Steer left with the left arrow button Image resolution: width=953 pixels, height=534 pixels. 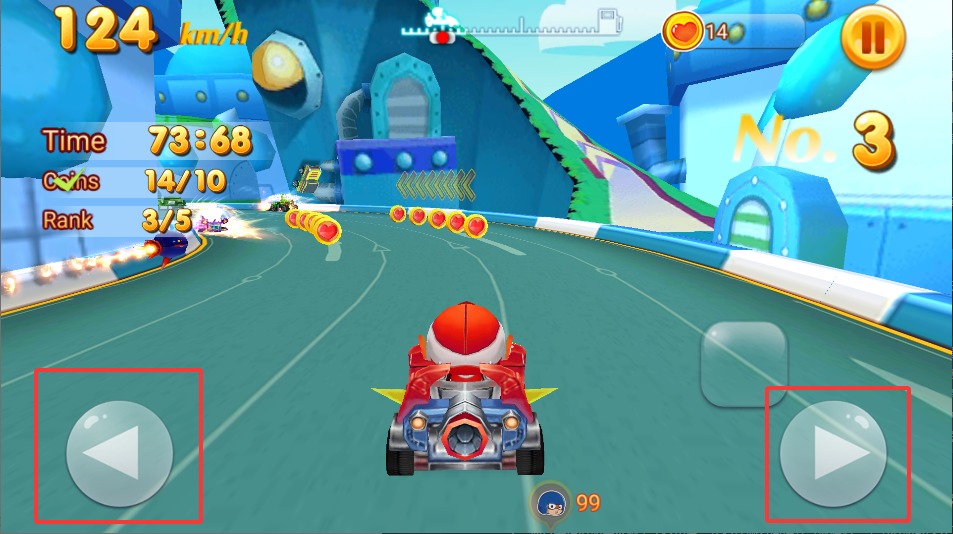(119, 454)
